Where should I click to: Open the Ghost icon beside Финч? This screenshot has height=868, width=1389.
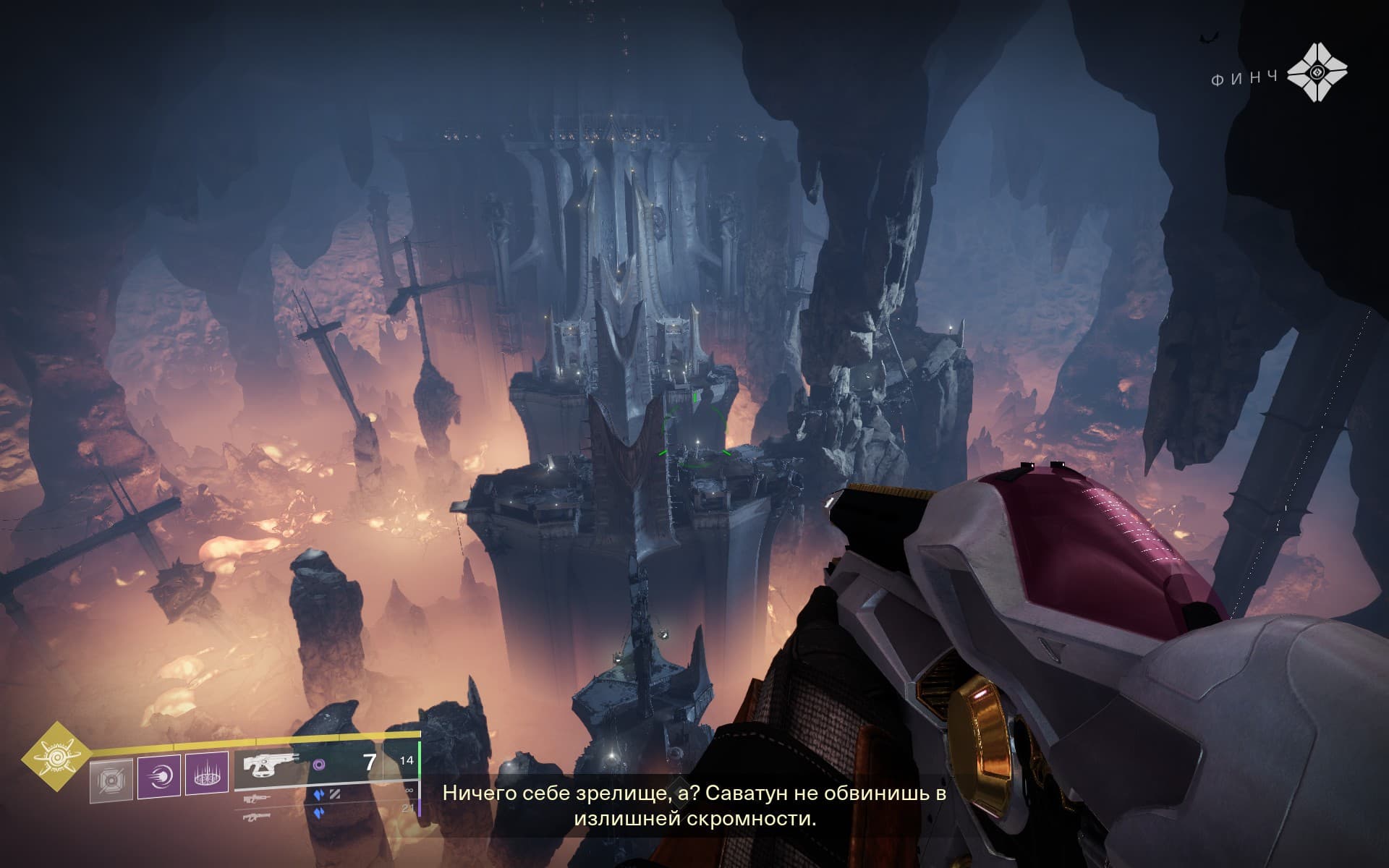[1318, 75]
